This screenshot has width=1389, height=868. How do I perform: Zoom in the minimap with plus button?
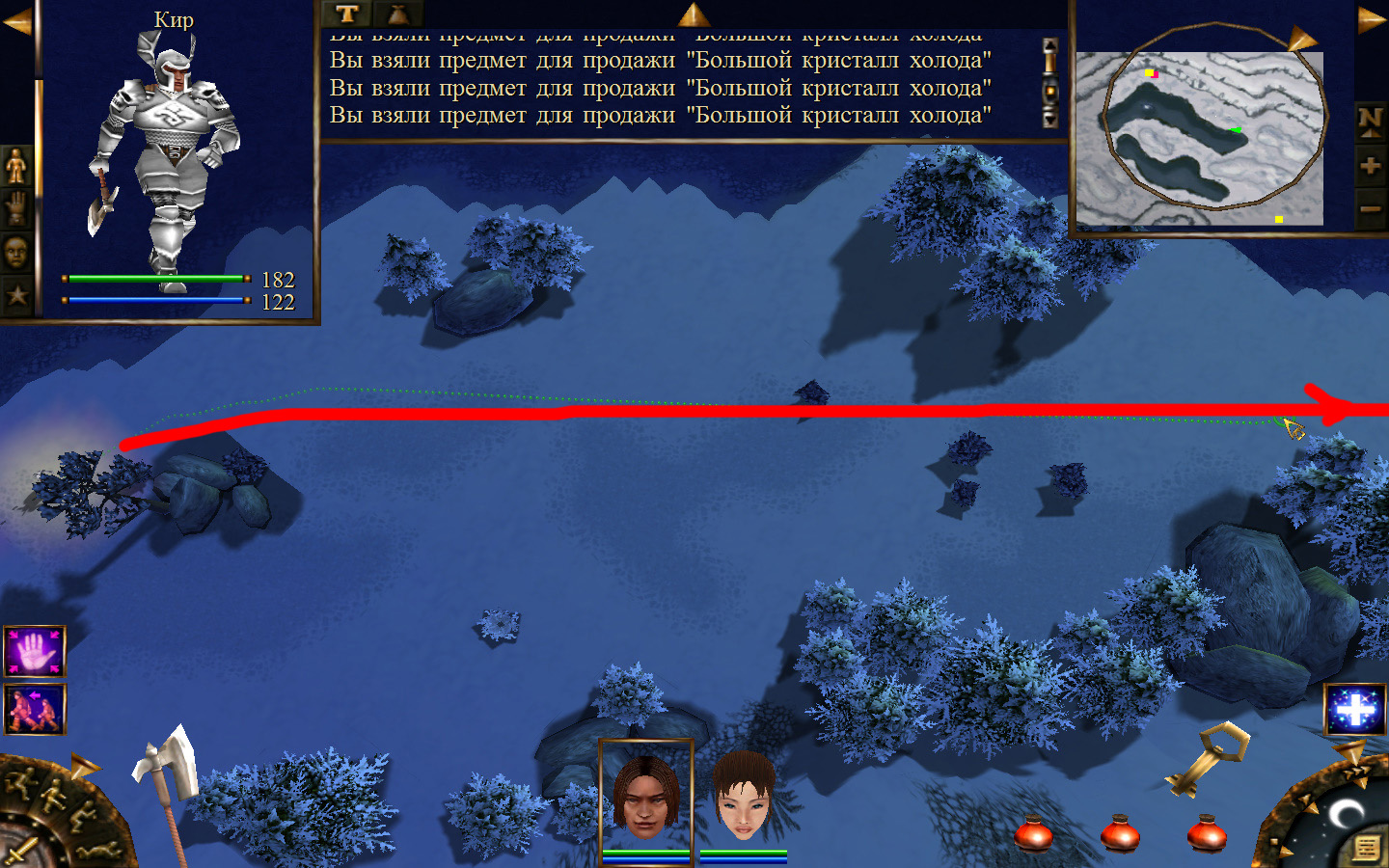1370,165
